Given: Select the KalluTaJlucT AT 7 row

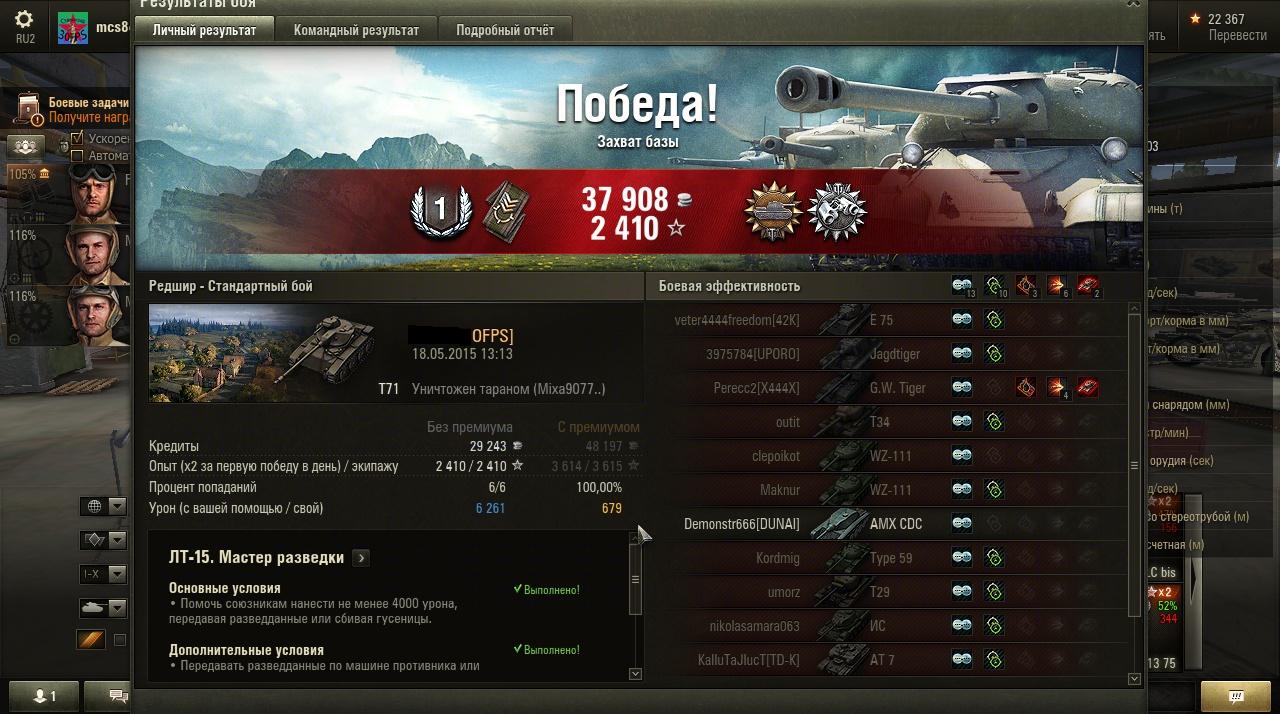Looking at the screenshot, I should (x=890, y=660).
